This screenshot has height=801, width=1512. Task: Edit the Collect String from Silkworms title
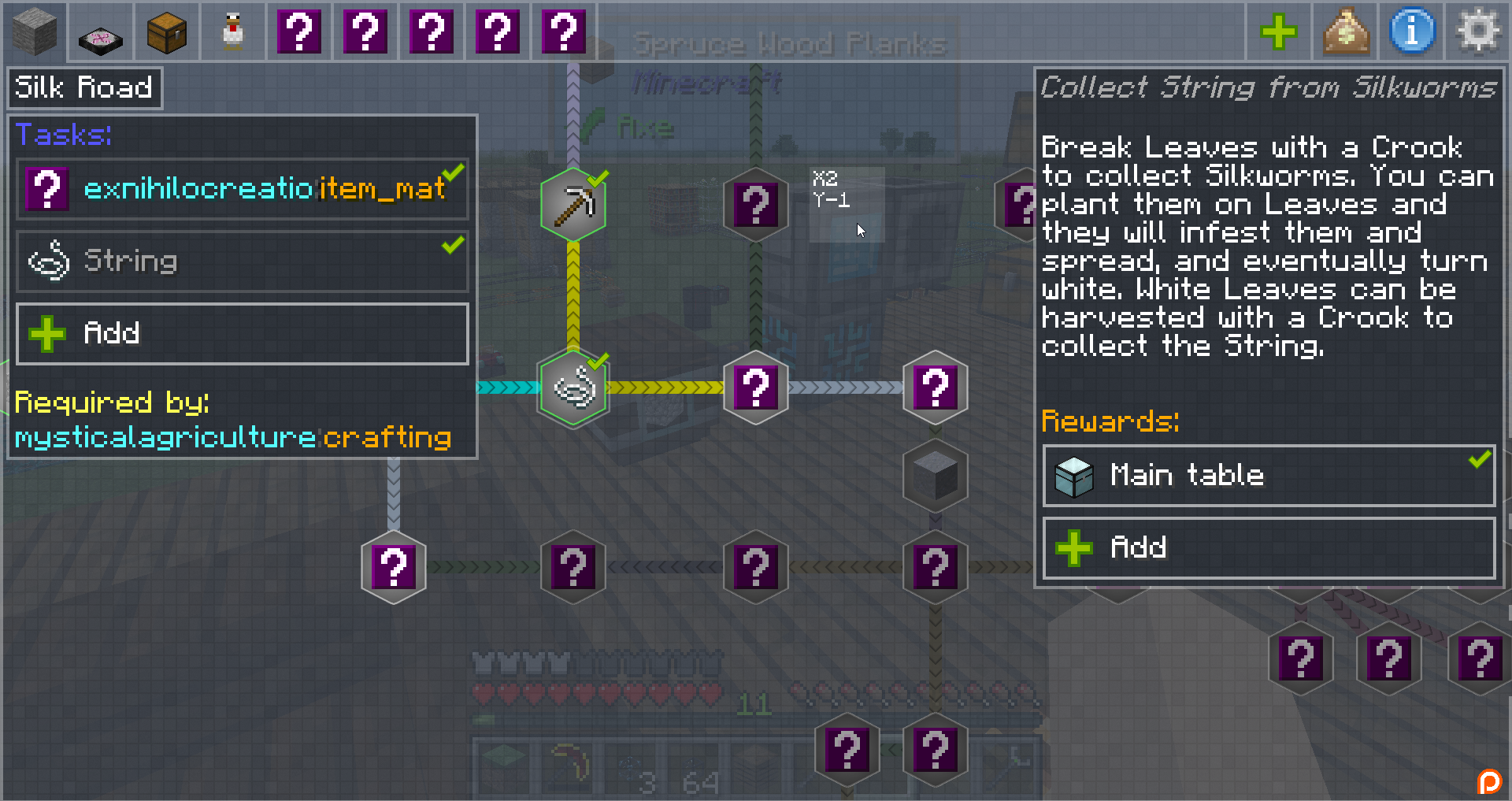pos(1268,87)
